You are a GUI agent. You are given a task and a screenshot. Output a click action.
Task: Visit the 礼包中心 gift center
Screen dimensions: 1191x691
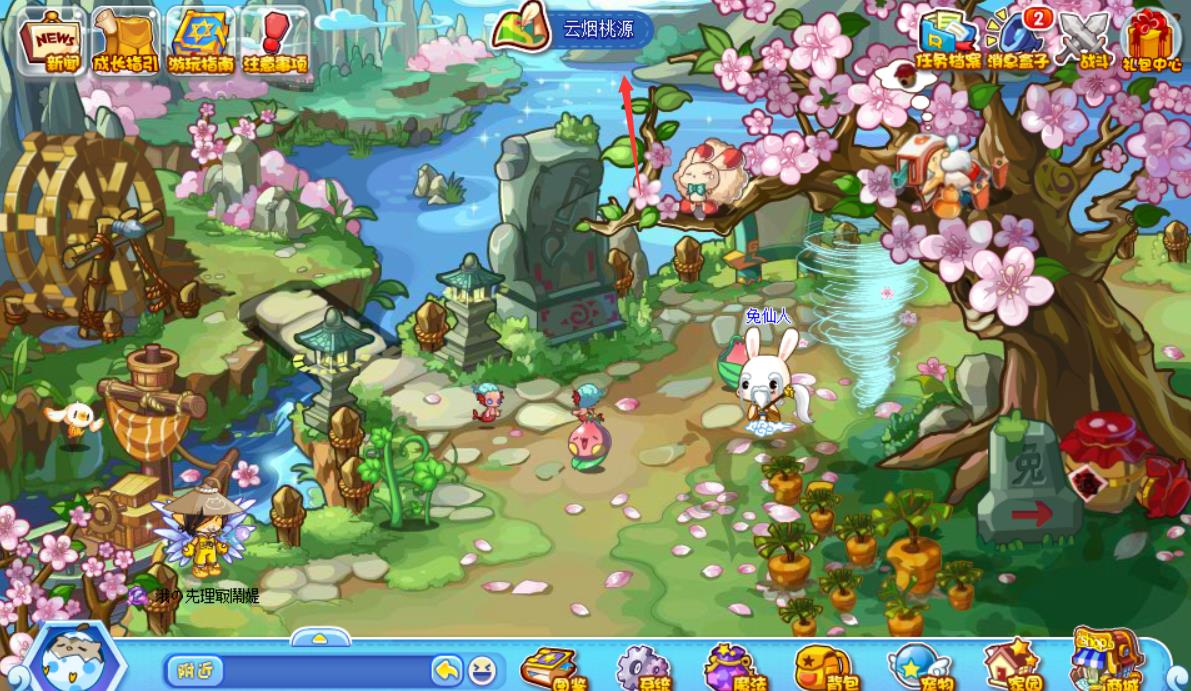[1151, 41]
